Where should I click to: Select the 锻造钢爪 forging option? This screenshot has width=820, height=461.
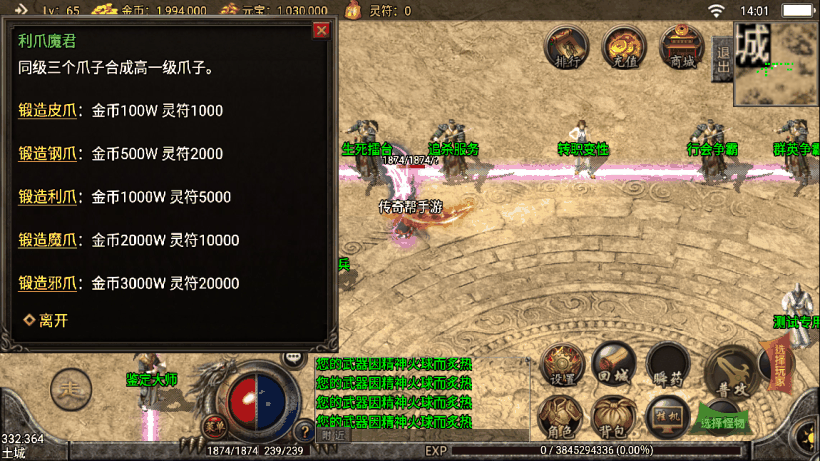[48, 154]
